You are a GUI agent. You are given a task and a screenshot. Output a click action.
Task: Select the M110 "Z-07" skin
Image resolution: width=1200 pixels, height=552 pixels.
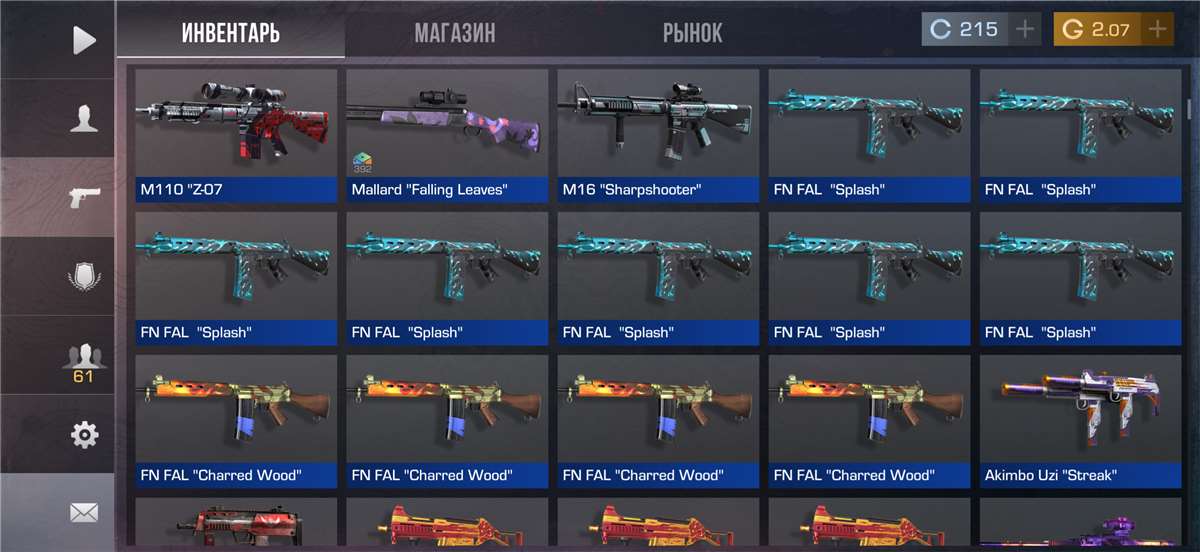tap(236, 135)
